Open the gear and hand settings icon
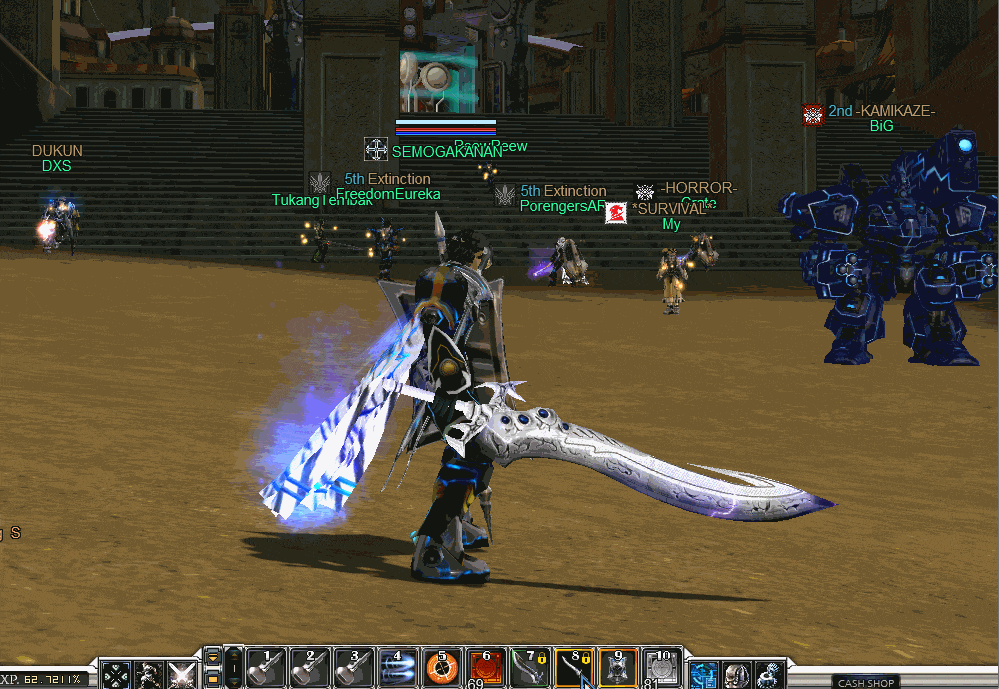Screen dimensions: 999x689 coord(770,675)
